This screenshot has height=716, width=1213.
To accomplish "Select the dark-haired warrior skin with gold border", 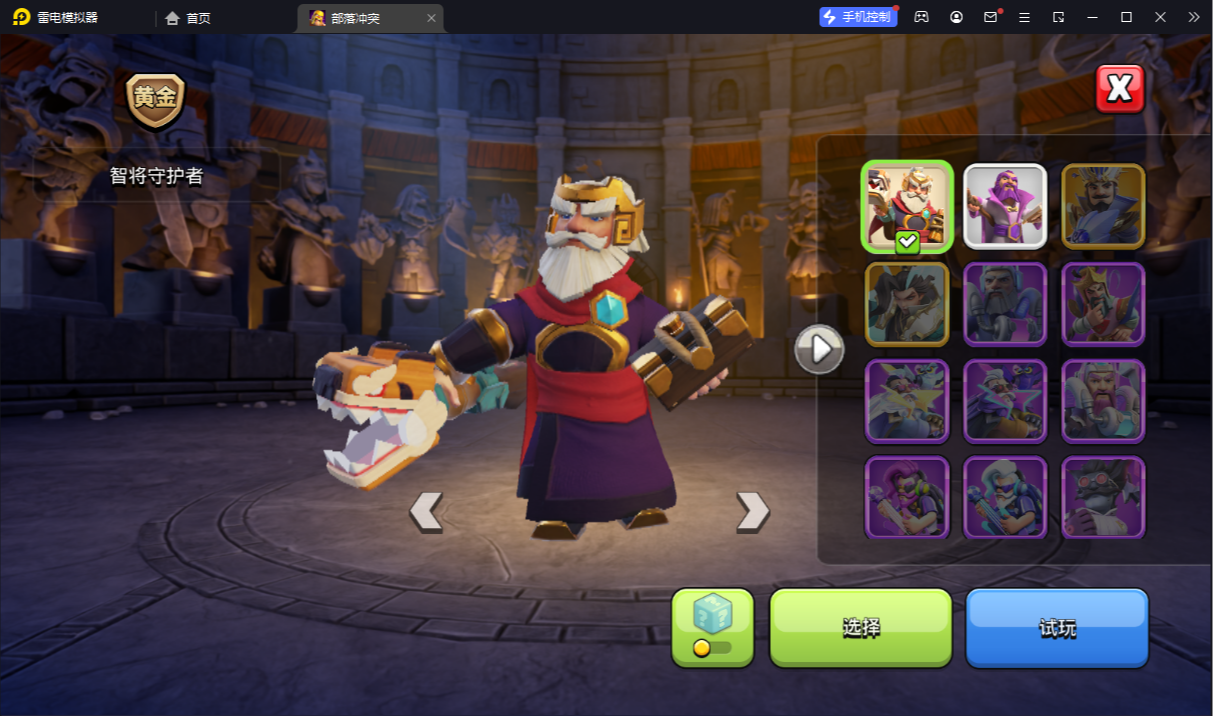I will click(906, 304).
